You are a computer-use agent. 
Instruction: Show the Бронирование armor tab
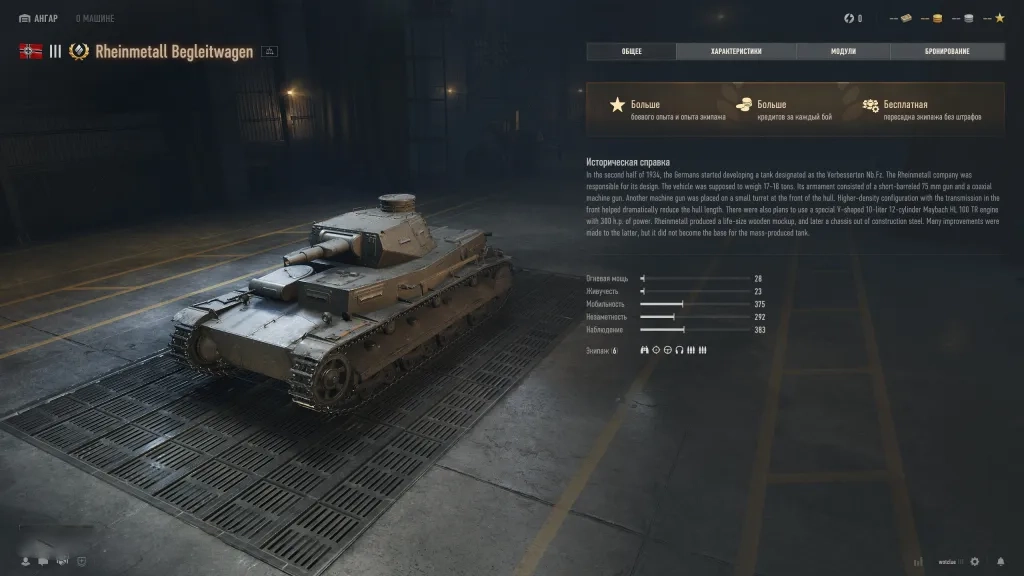(x=947, y=51)
